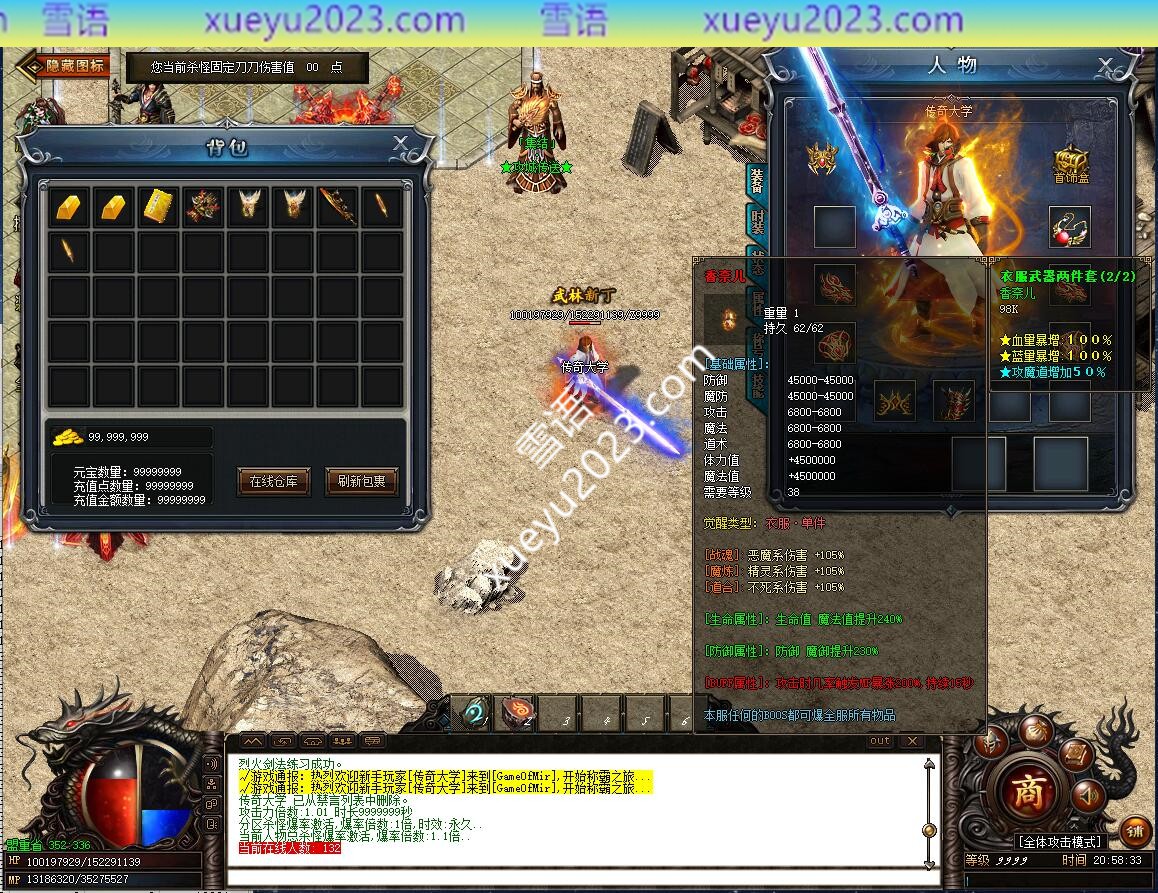Select the red armored warrior item slot
The image size is (1158, 893).
[203, 206]
